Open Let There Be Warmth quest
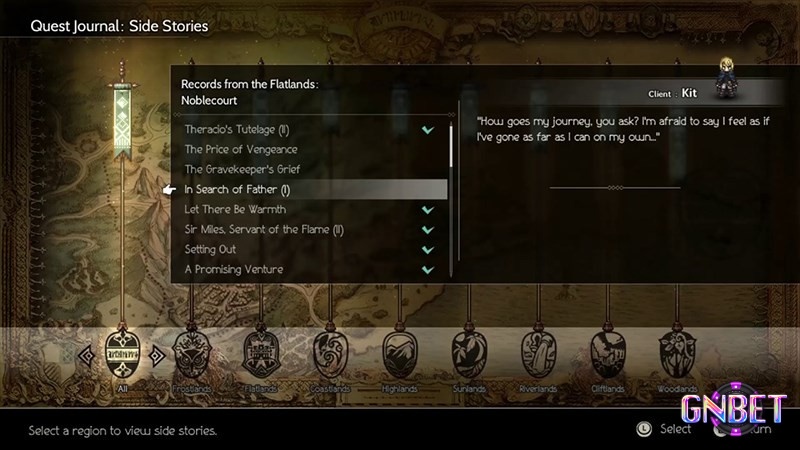 pos(235,210)
